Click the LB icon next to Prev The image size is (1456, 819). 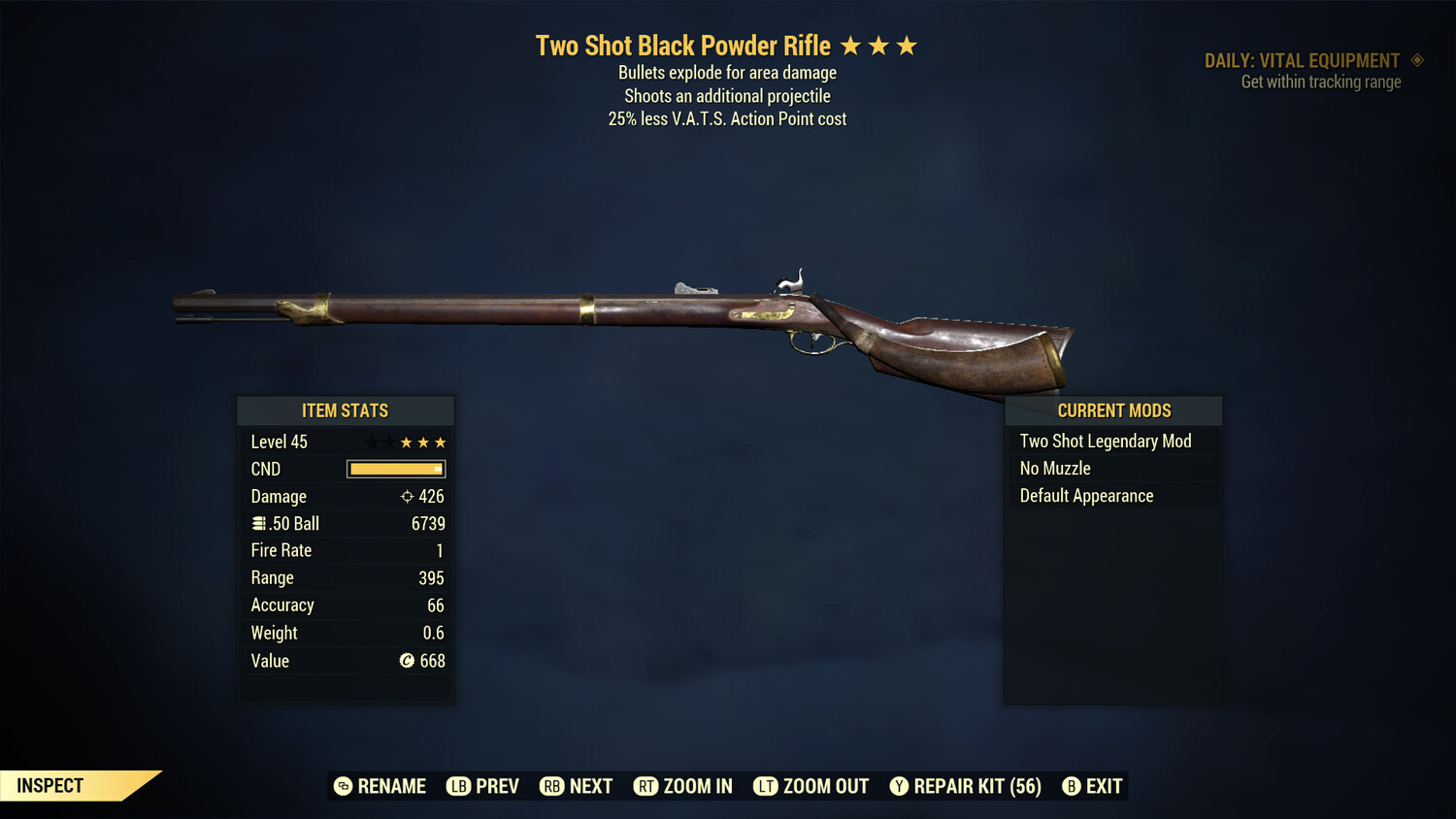click(455, 786)
